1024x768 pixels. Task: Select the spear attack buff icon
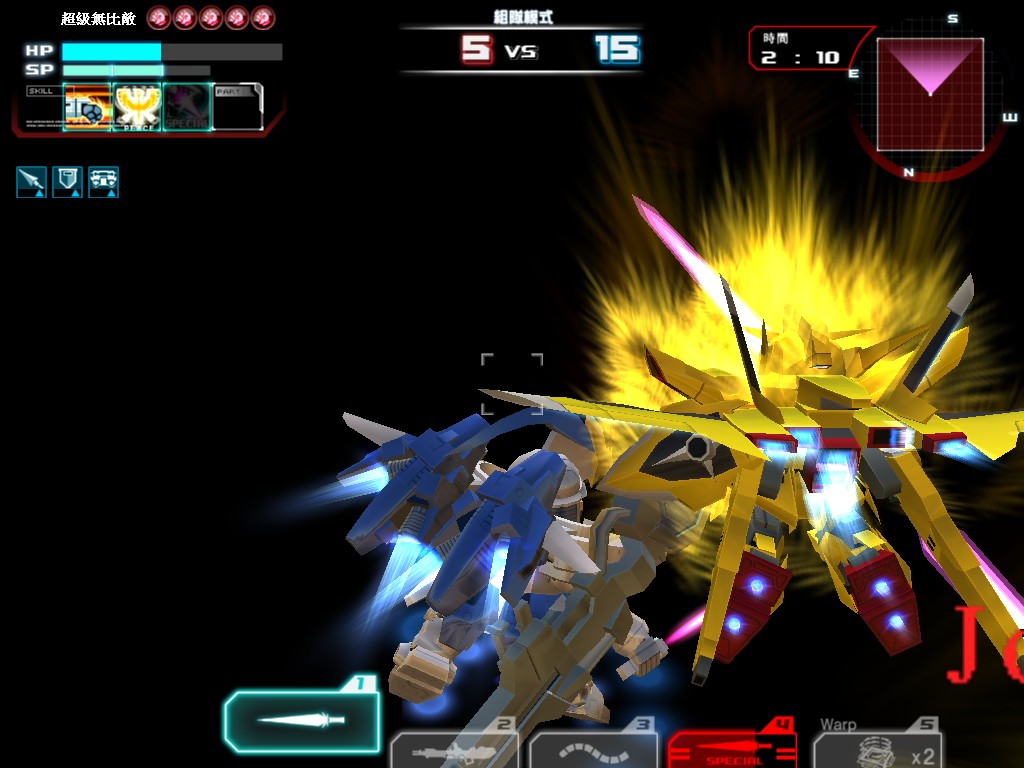tap(31, 181)
